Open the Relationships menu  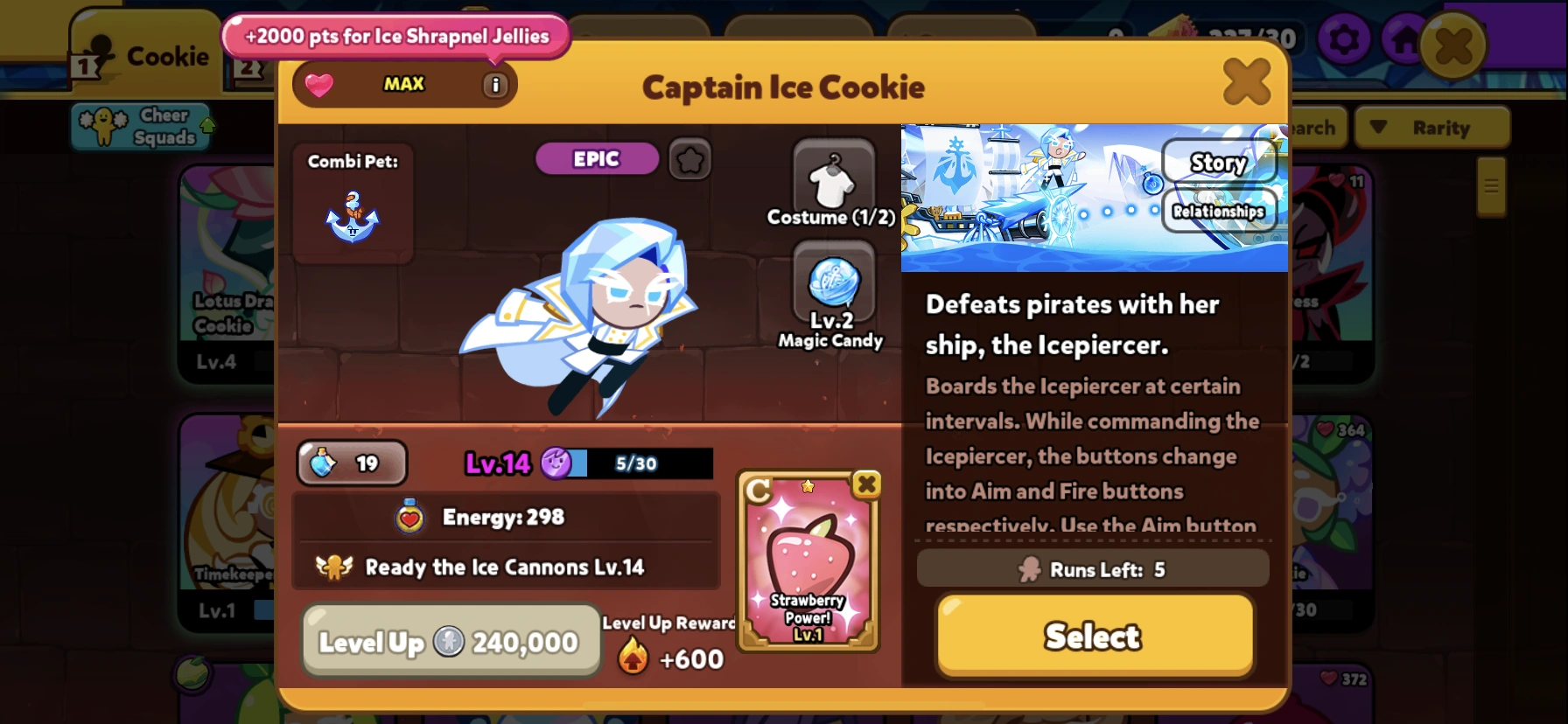(1220, 210)
